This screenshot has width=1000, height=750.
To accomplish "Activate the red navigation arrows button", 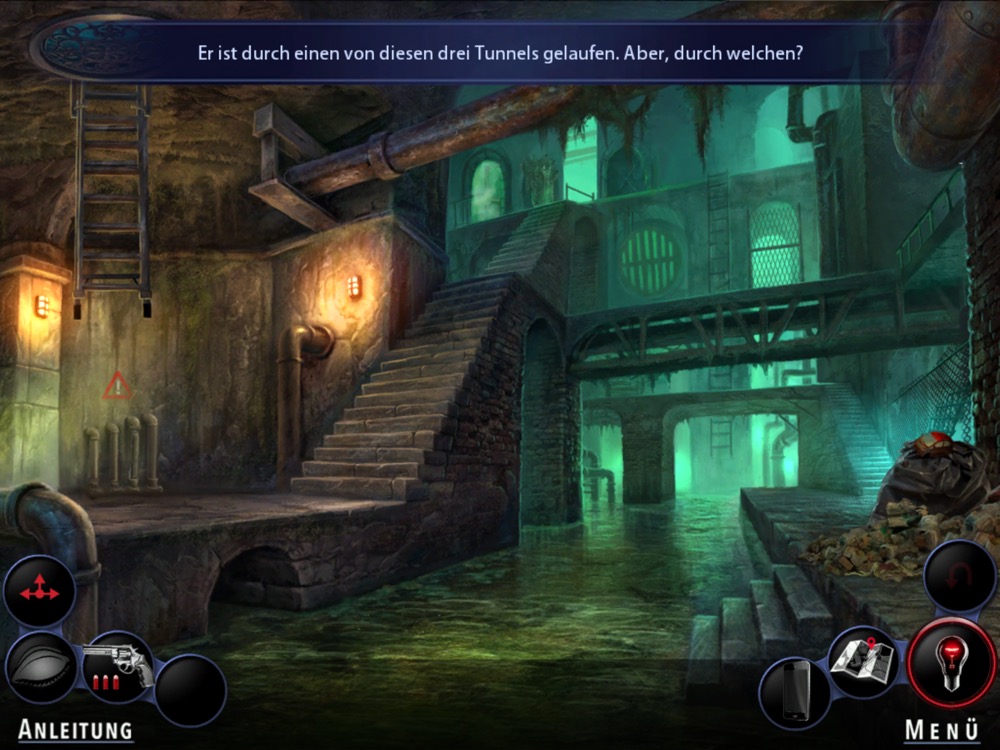I will (x=39, y=592).
